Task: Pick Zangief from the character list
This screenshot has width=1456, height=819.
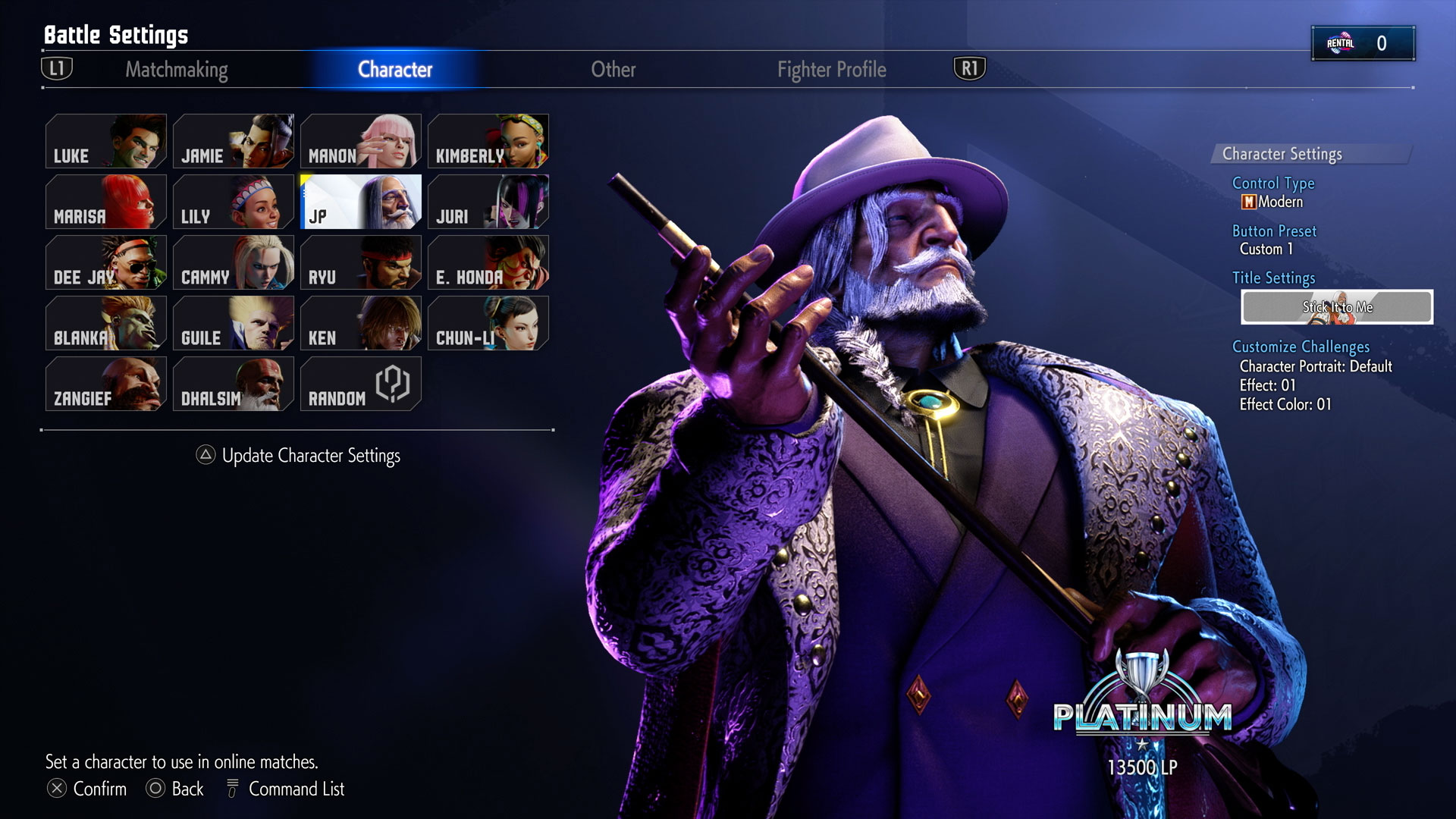Action: (106, 384)
